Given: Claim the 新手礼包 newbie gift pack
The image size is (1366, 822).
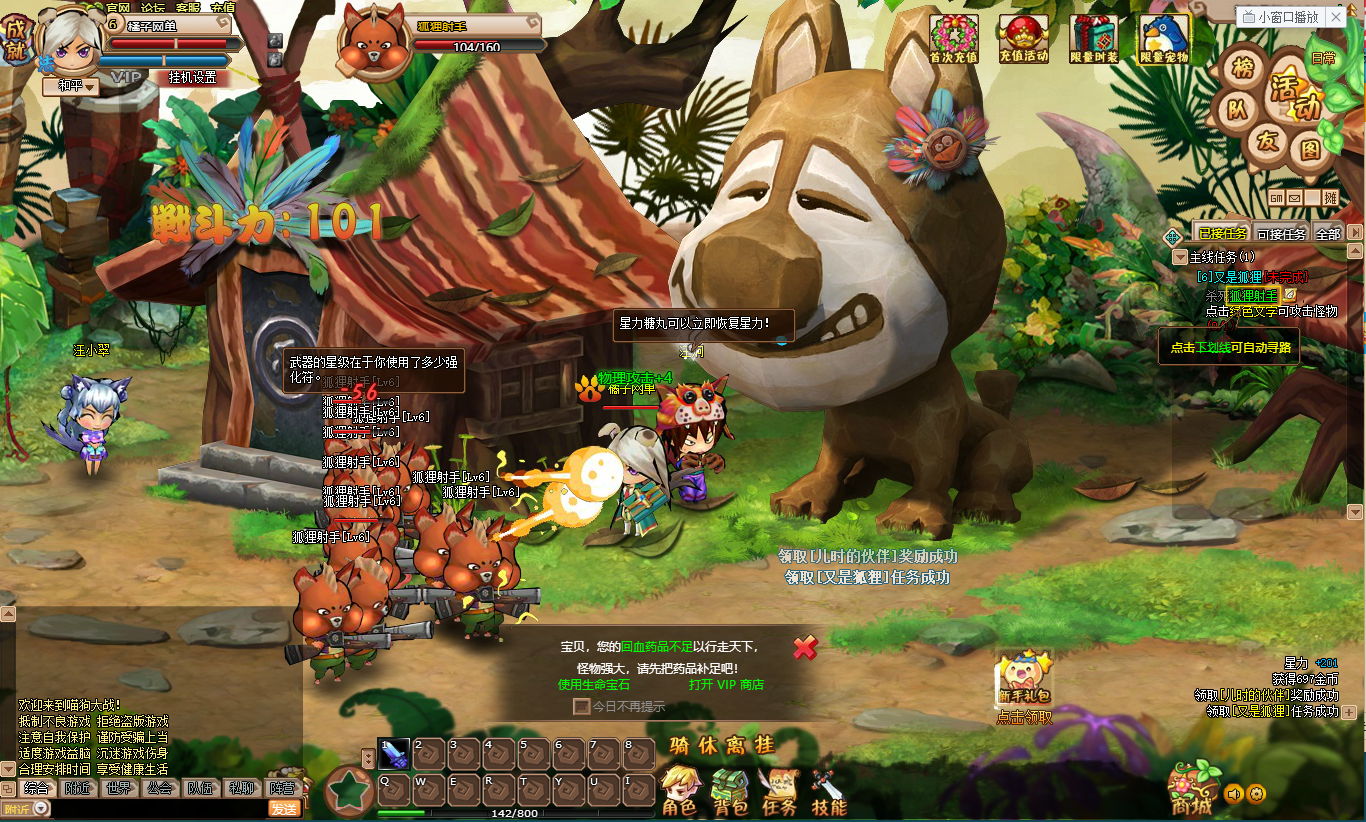Looking at the screenshot, I should coord(1024,680).
